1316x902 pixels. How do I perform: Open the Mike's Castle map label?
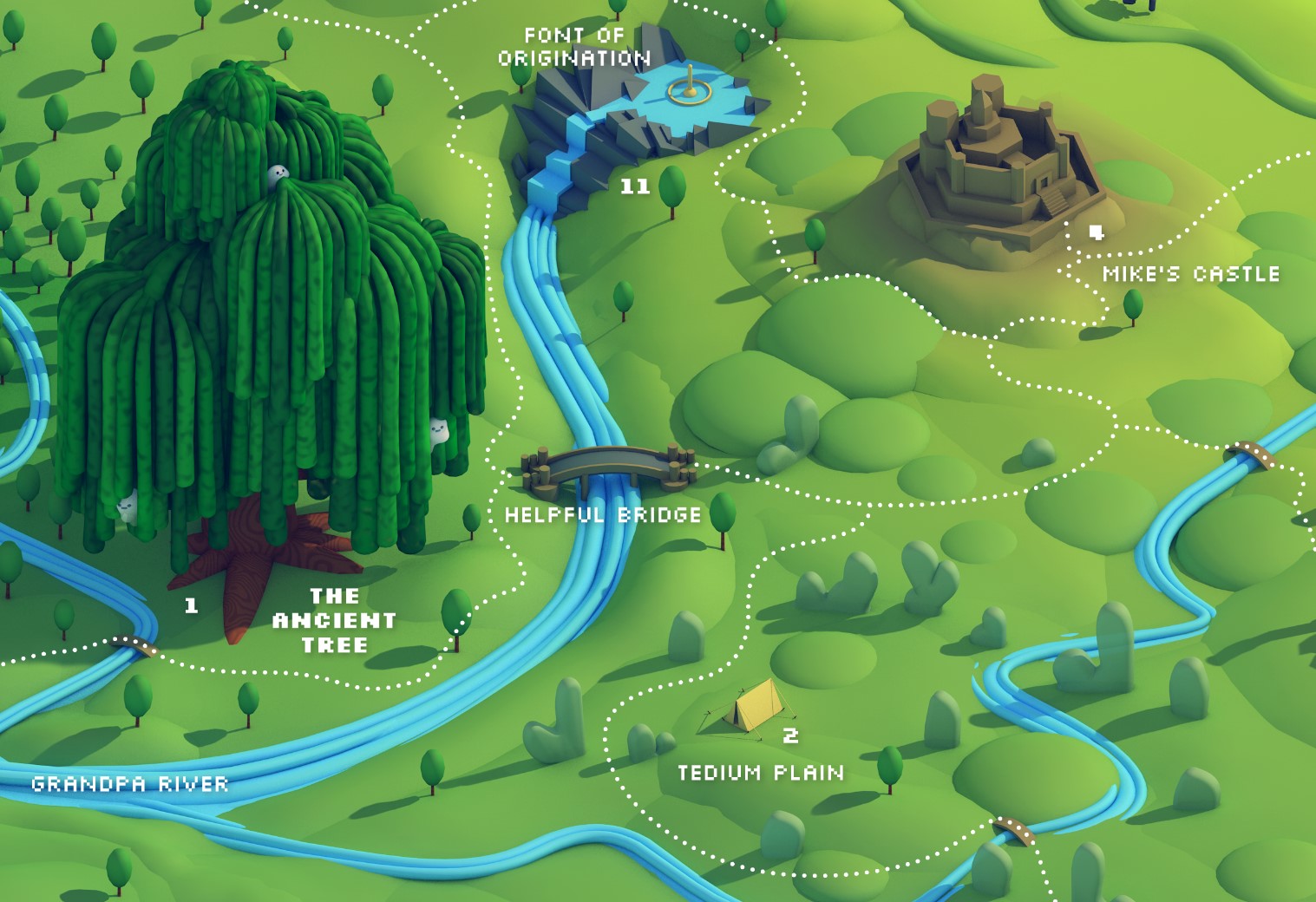click(1190, 274)
